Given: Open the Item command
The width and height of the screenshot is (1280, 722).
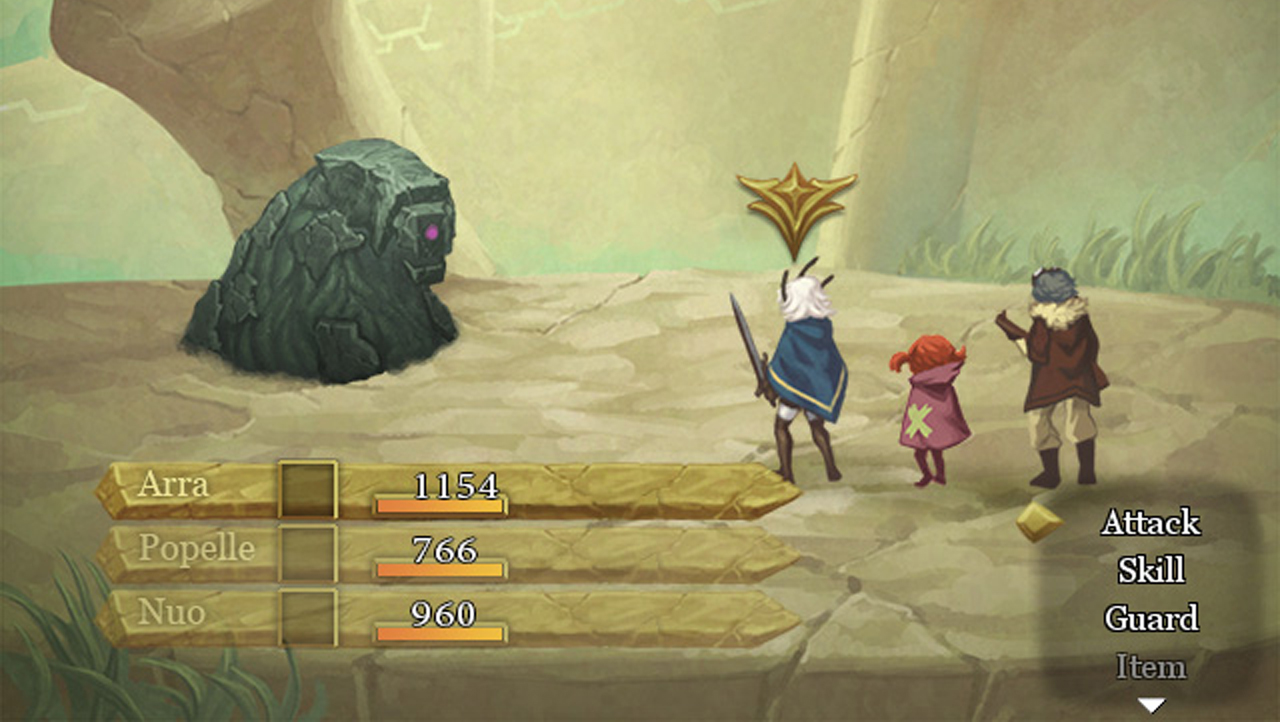Looking at the screenshot, I should pos(1150,666).
